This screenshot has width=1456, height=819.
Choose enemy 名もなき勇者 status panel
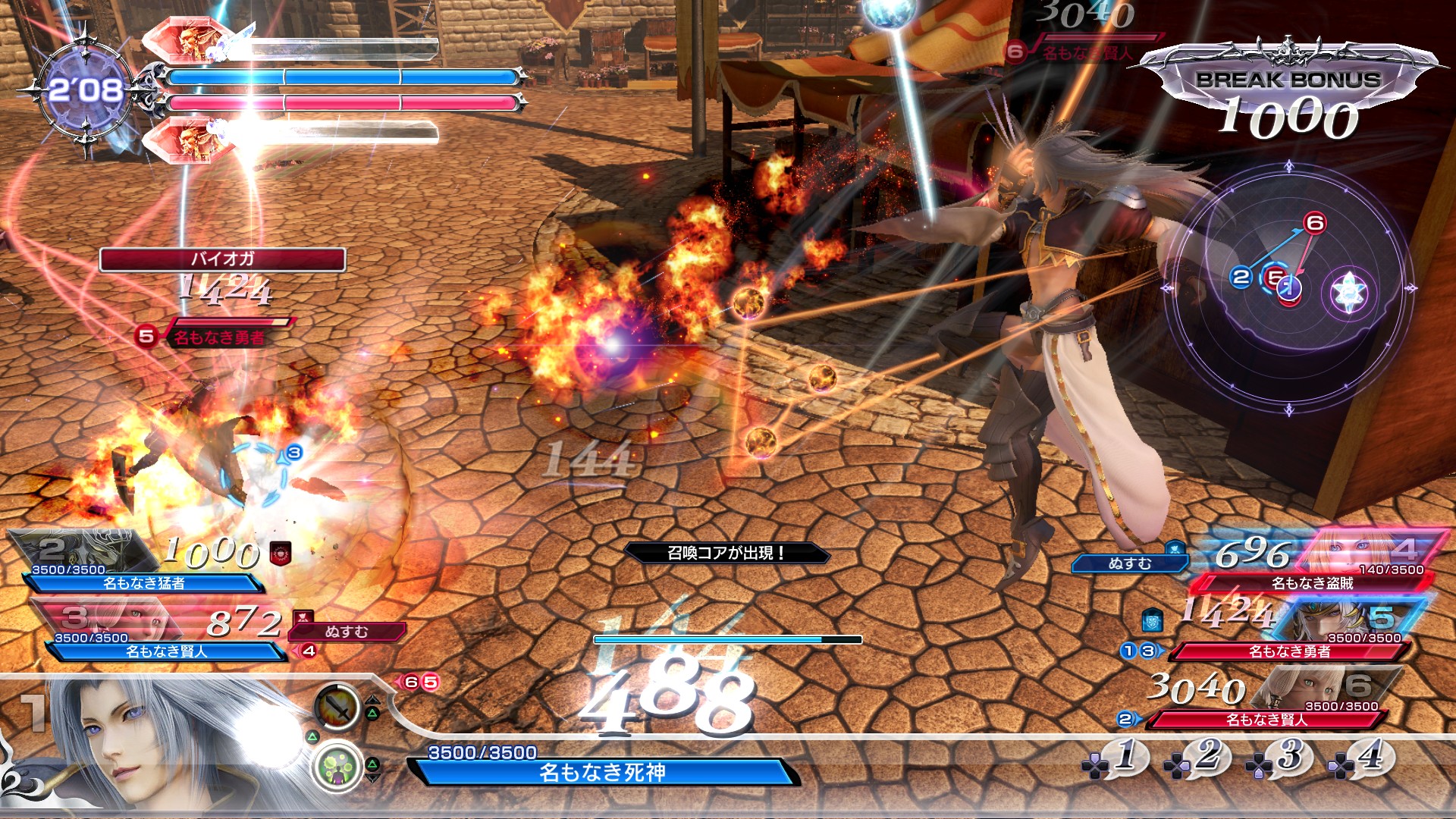(1289, 651)
